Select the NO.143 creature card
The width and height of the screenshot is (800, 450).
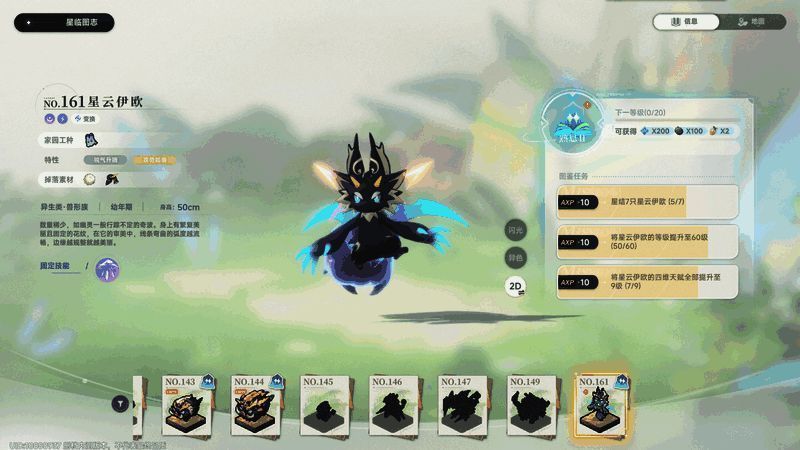(188, 406)
